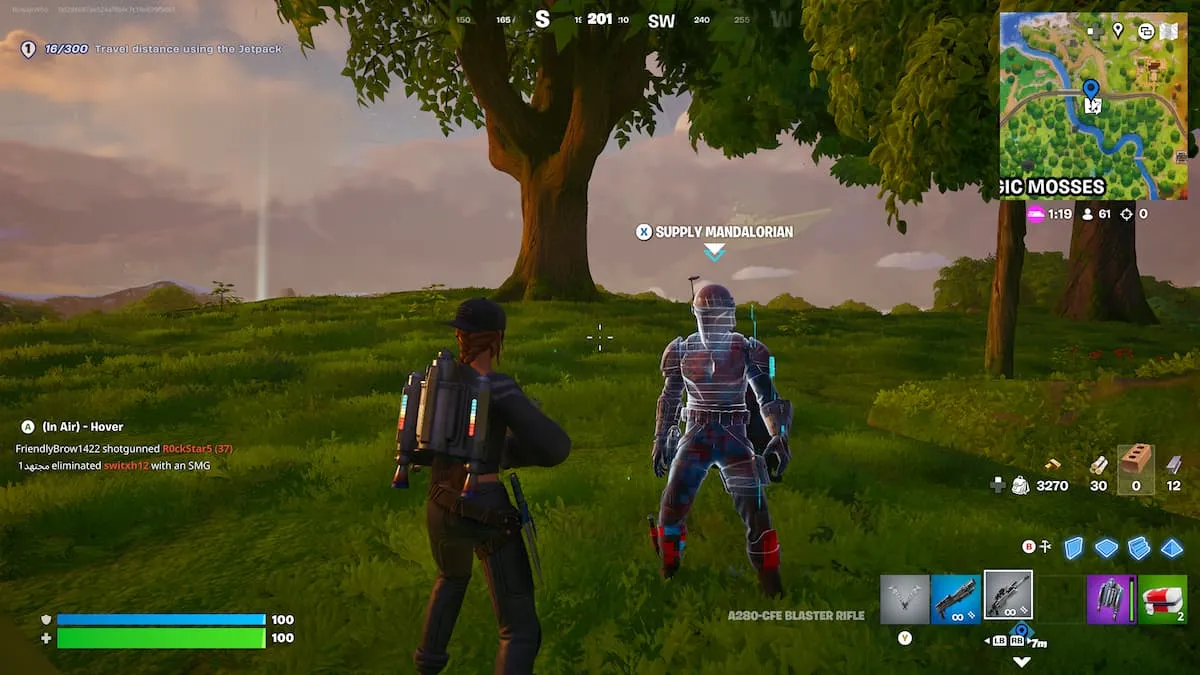
Task: Pick the stairs building piece
Action: (1139, 548)
